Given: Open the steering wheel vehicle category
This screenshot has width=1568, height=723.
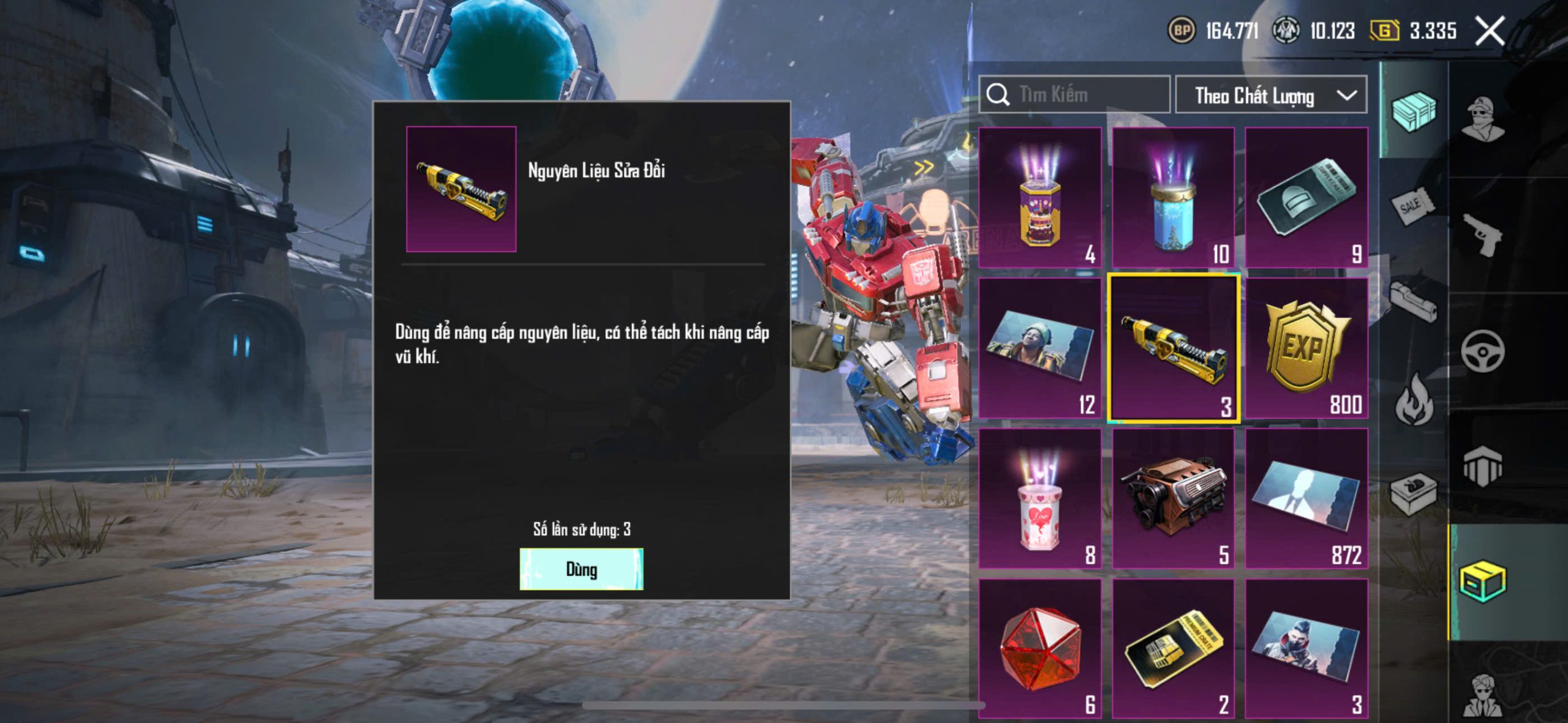Looking at the screenshot, I should [x=1482, y=351].
